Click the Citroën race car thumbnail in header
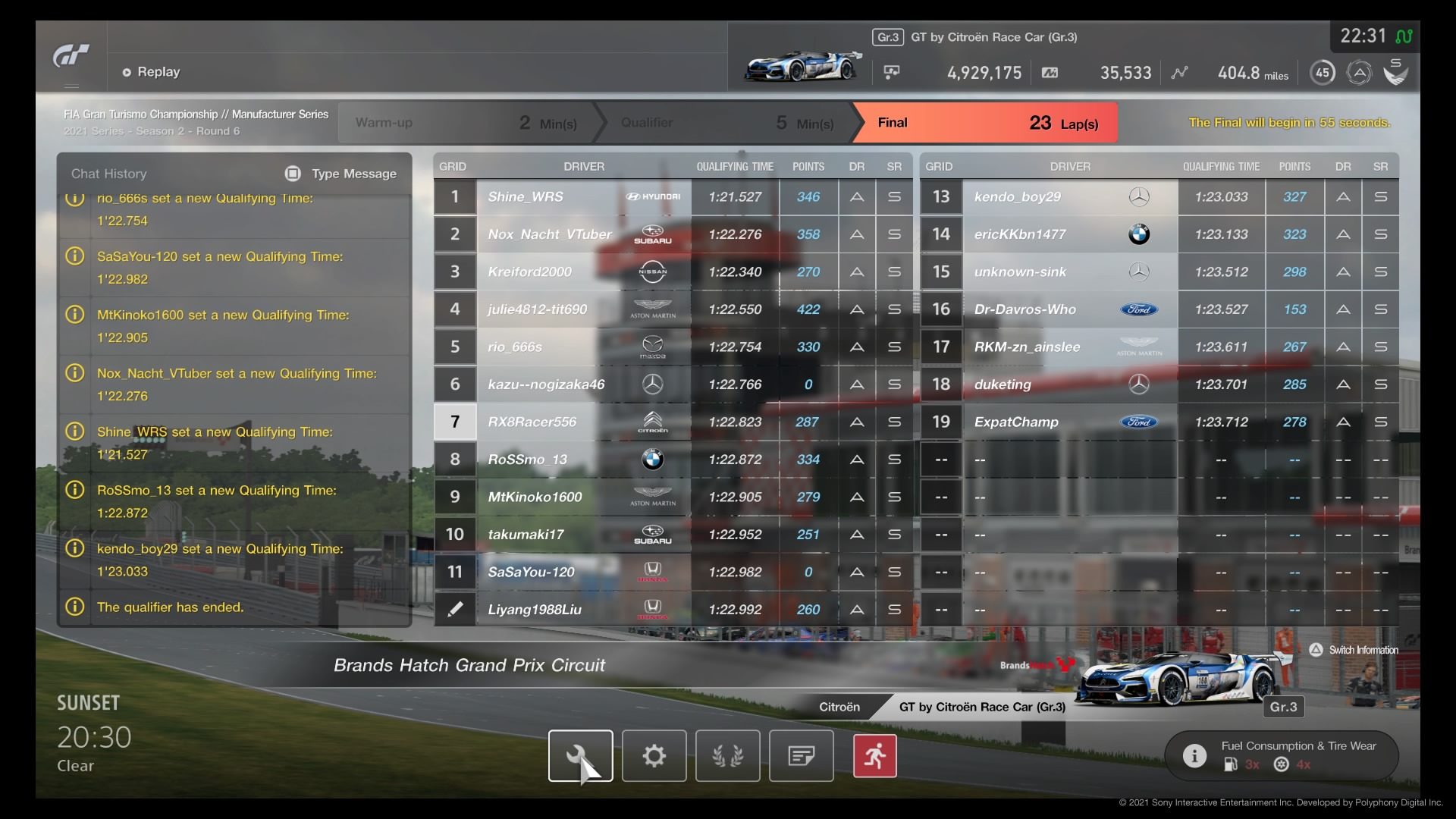 pos(803,66)
